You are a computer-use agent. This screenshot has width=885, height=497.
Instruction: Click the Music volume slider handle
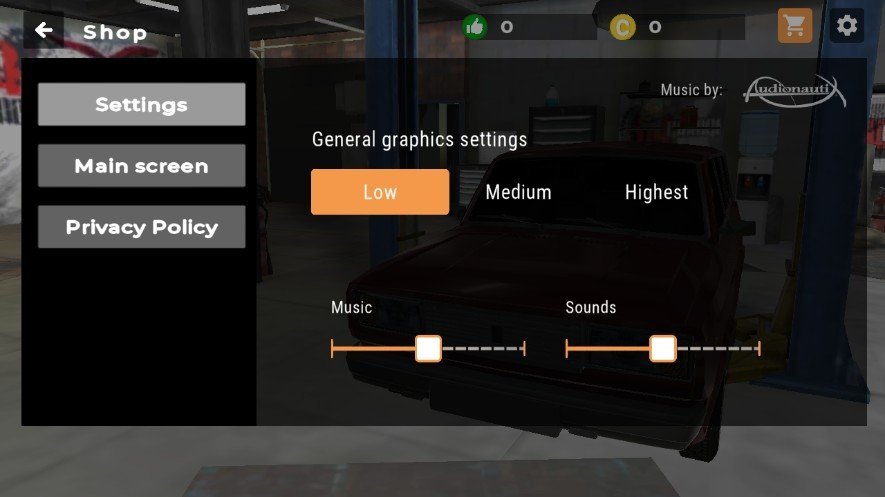[x=428, y=348]
